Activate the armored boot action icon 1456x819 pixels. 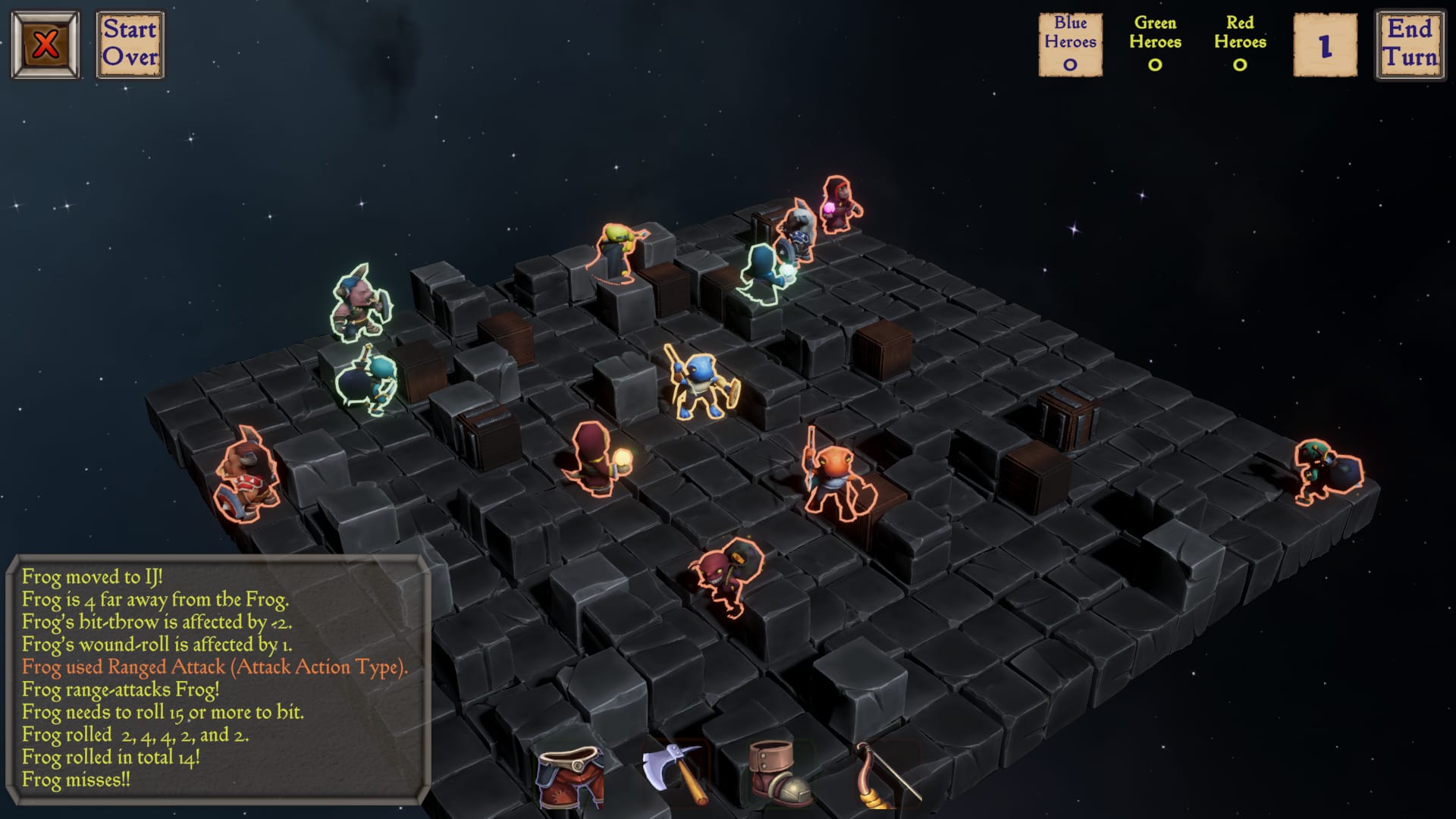(x=779, y=773)
